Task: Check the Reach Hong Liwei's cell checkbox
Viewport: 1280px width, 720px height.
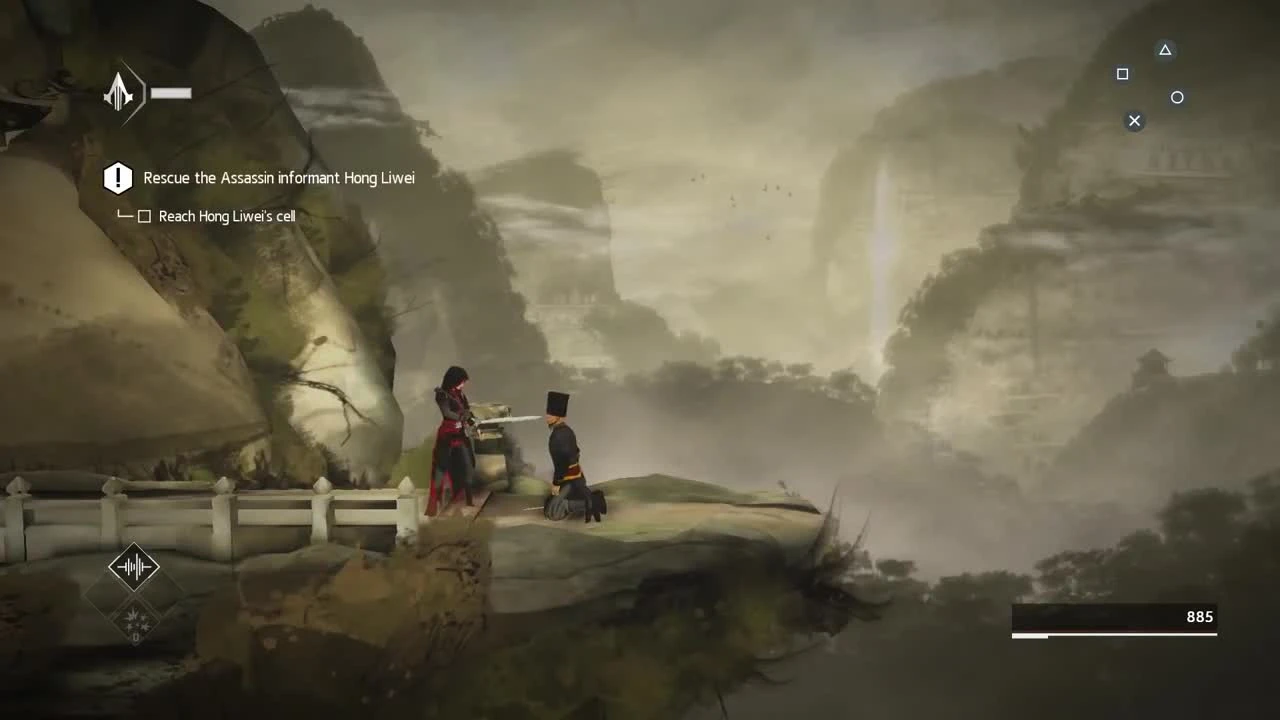Action: [144, 216]
